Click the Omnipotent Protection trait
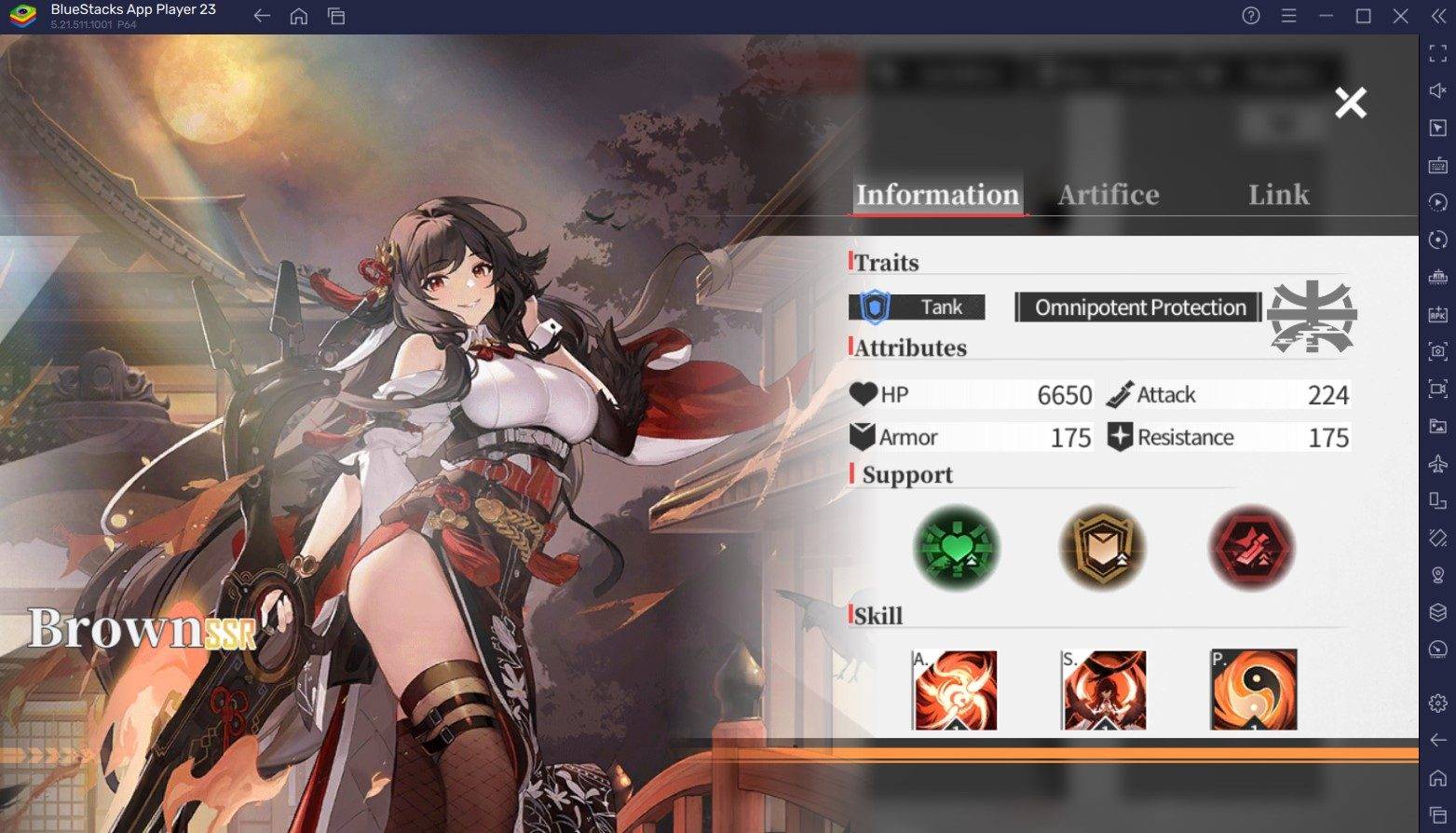The height and width of the screenshot is (833, 1456). (x=1136, y=307)
